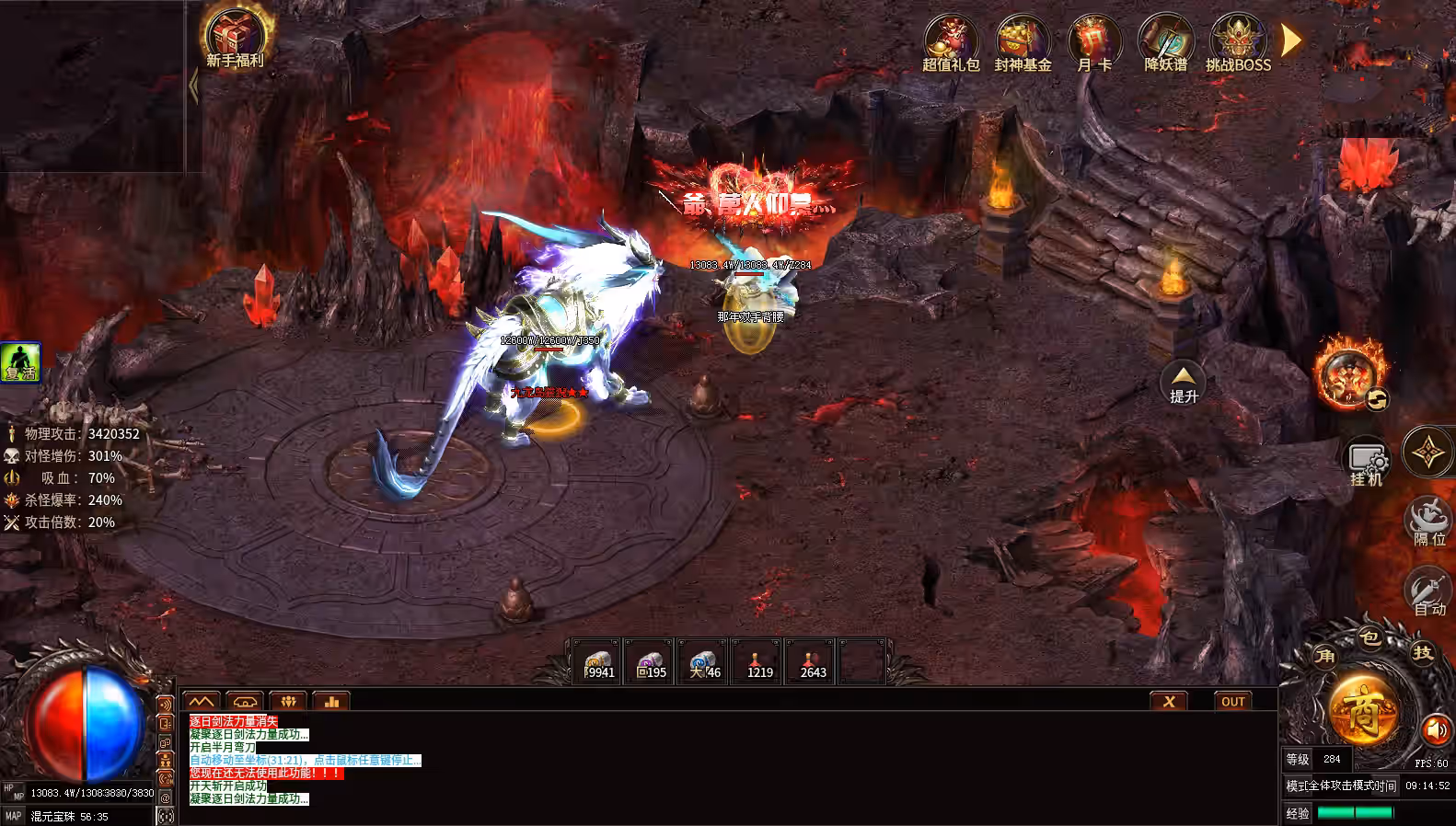Open the 角 character panel
The image size is (1456, 826).
[1325, 655]
